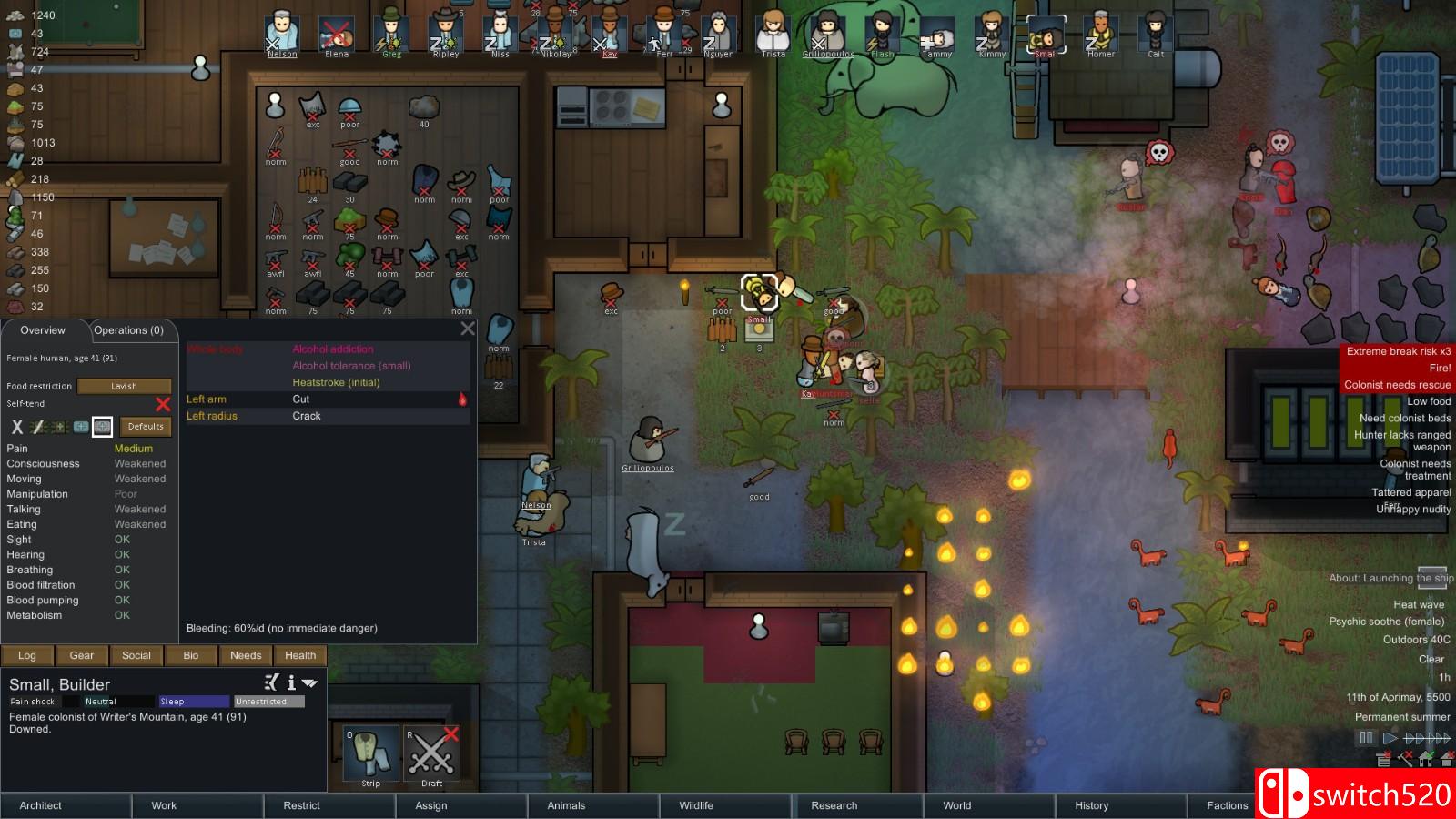
Task: Click the 'Colonist needs rescue' alert
Action: (x=1398, y=385)
